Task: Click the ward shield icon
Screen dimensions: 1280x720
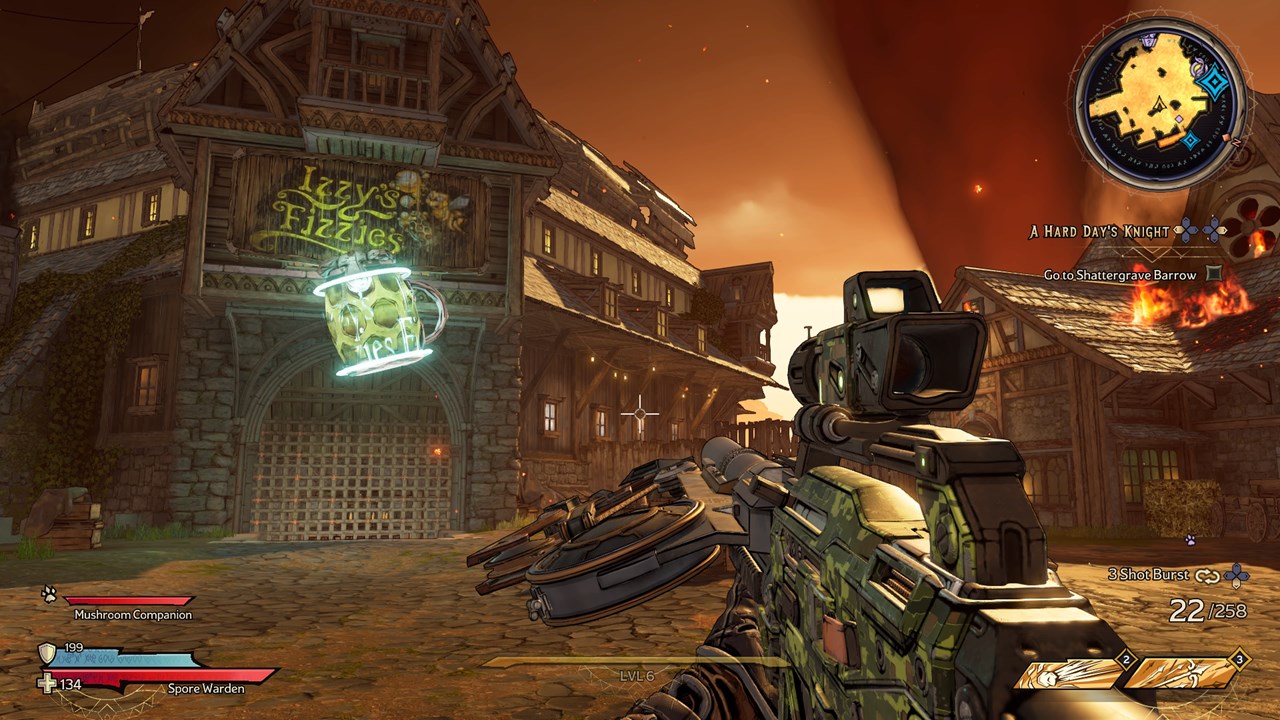Action: [47, 653]
